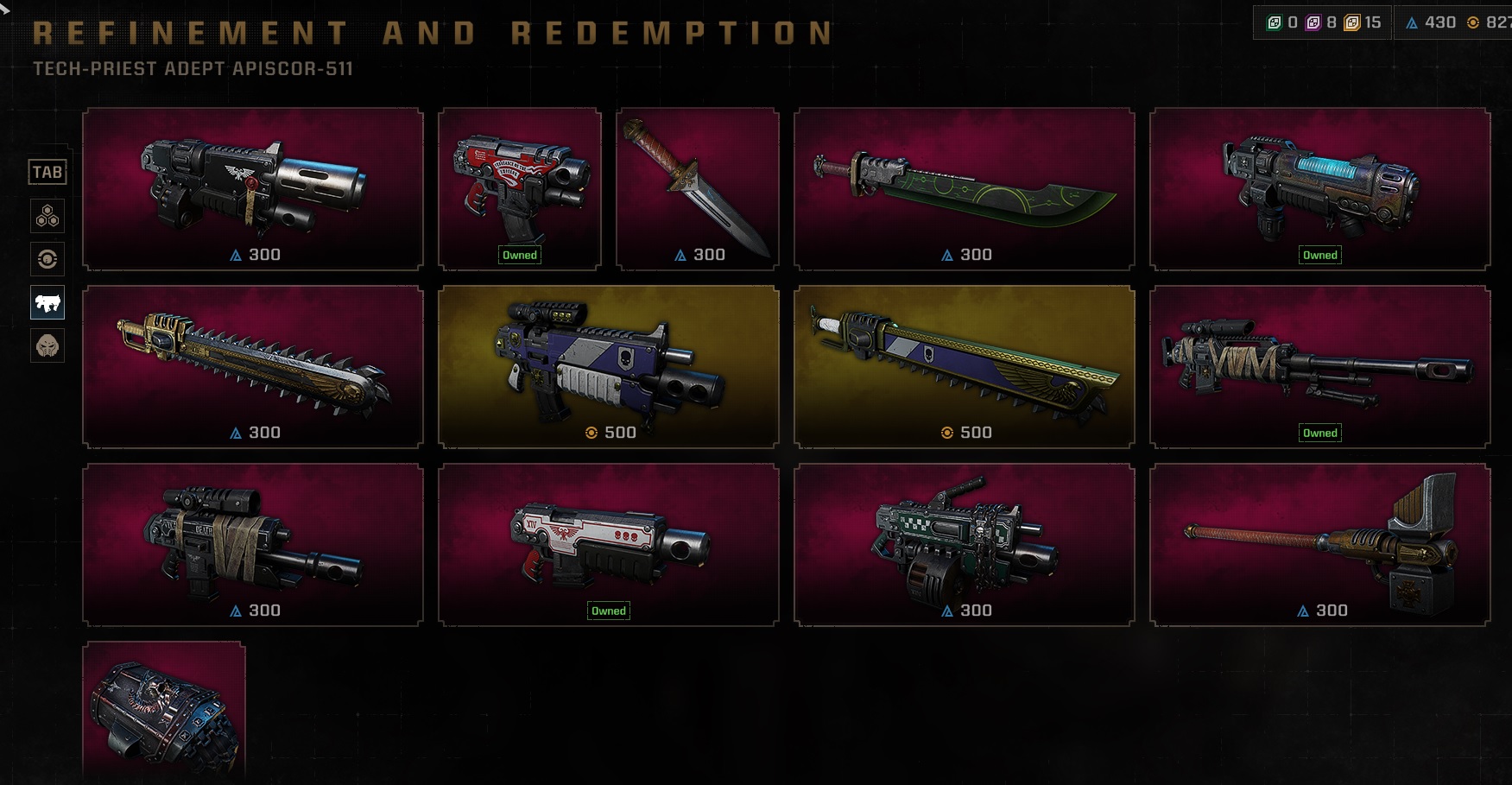Viewport: 1512px width, 785px height.
Task: Select the power fist skin tile
Action: tap(164, 712)
